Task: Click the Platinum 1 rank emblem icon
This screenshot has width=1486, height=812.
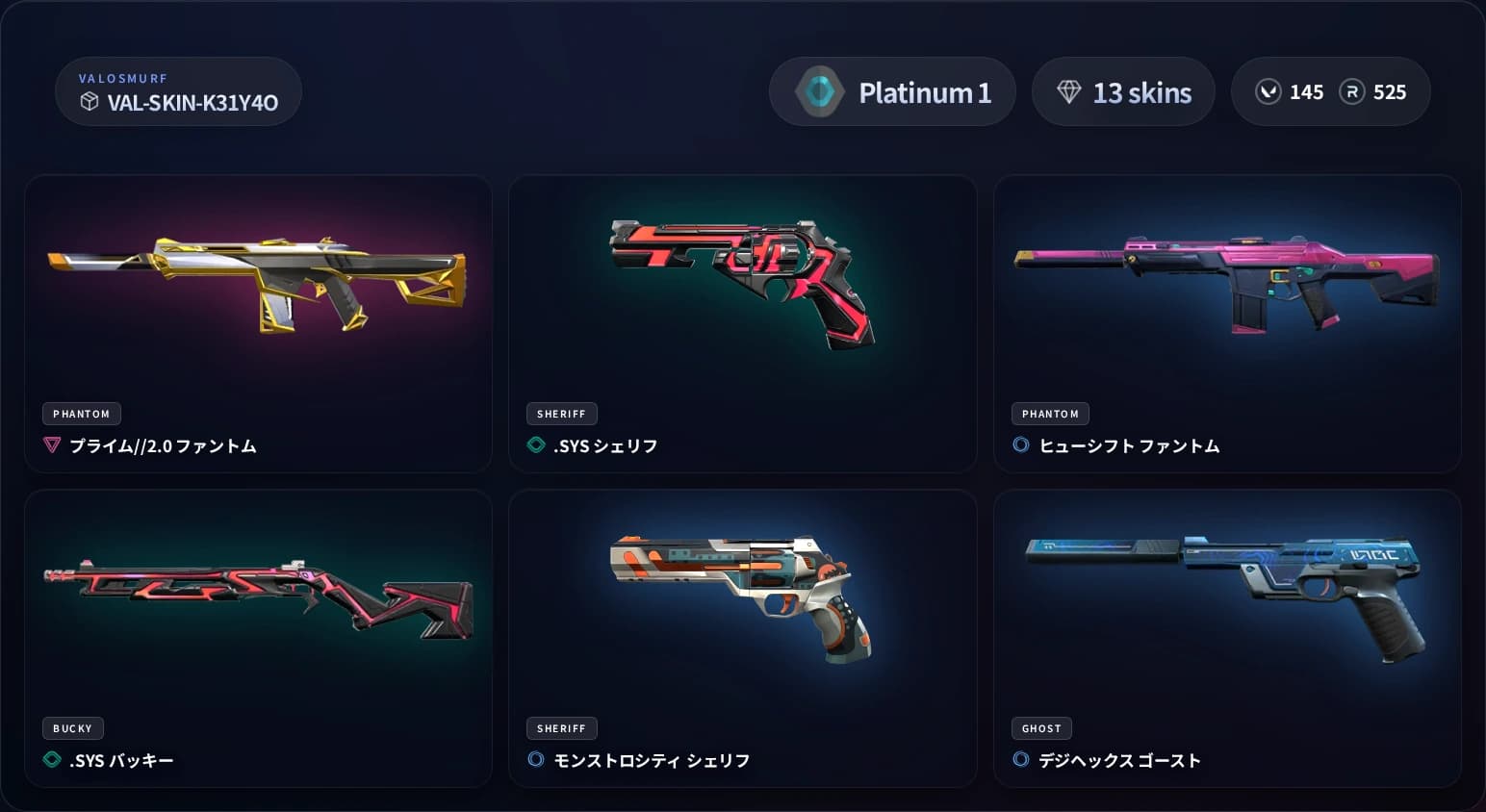Action: click(x=819, y=91)
